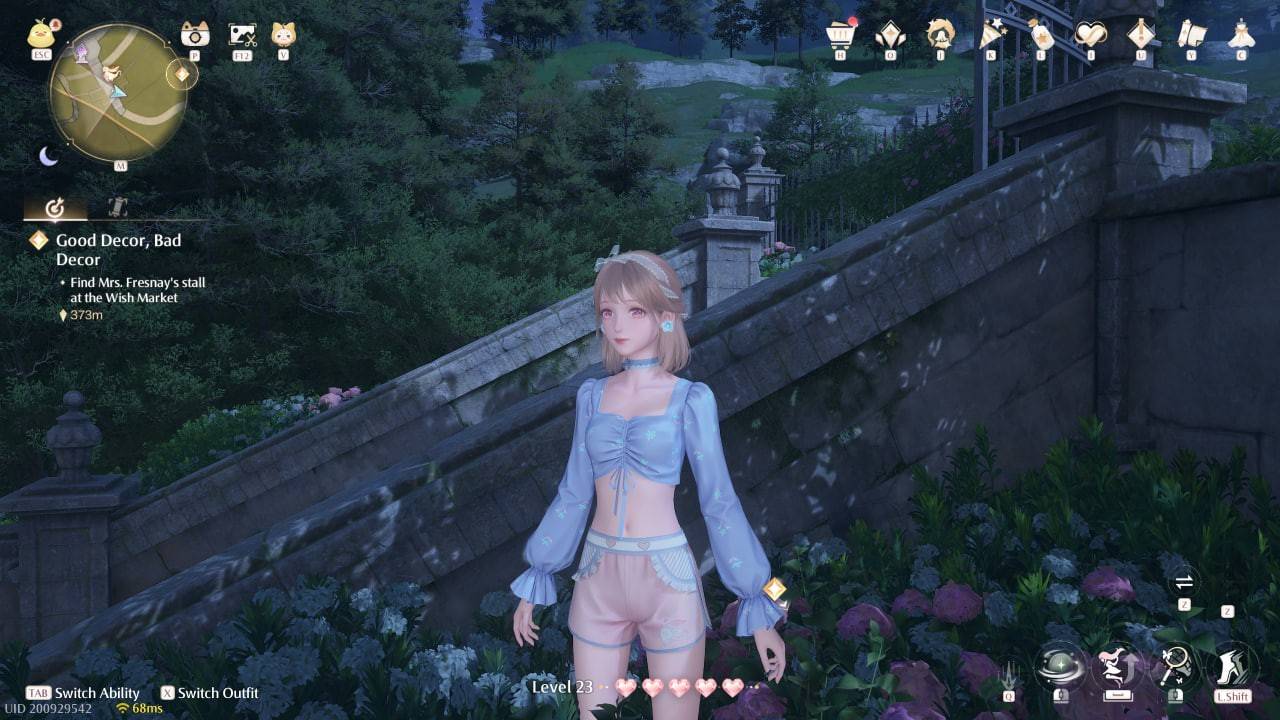Click the swap arrows ability switch icon

(1184, 582)
